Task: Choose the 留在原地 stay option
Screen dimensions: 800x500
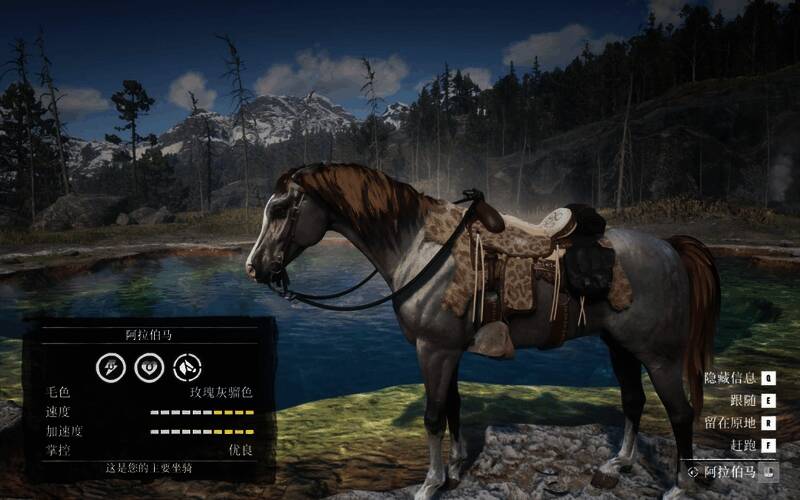Action: pos(731,422)
